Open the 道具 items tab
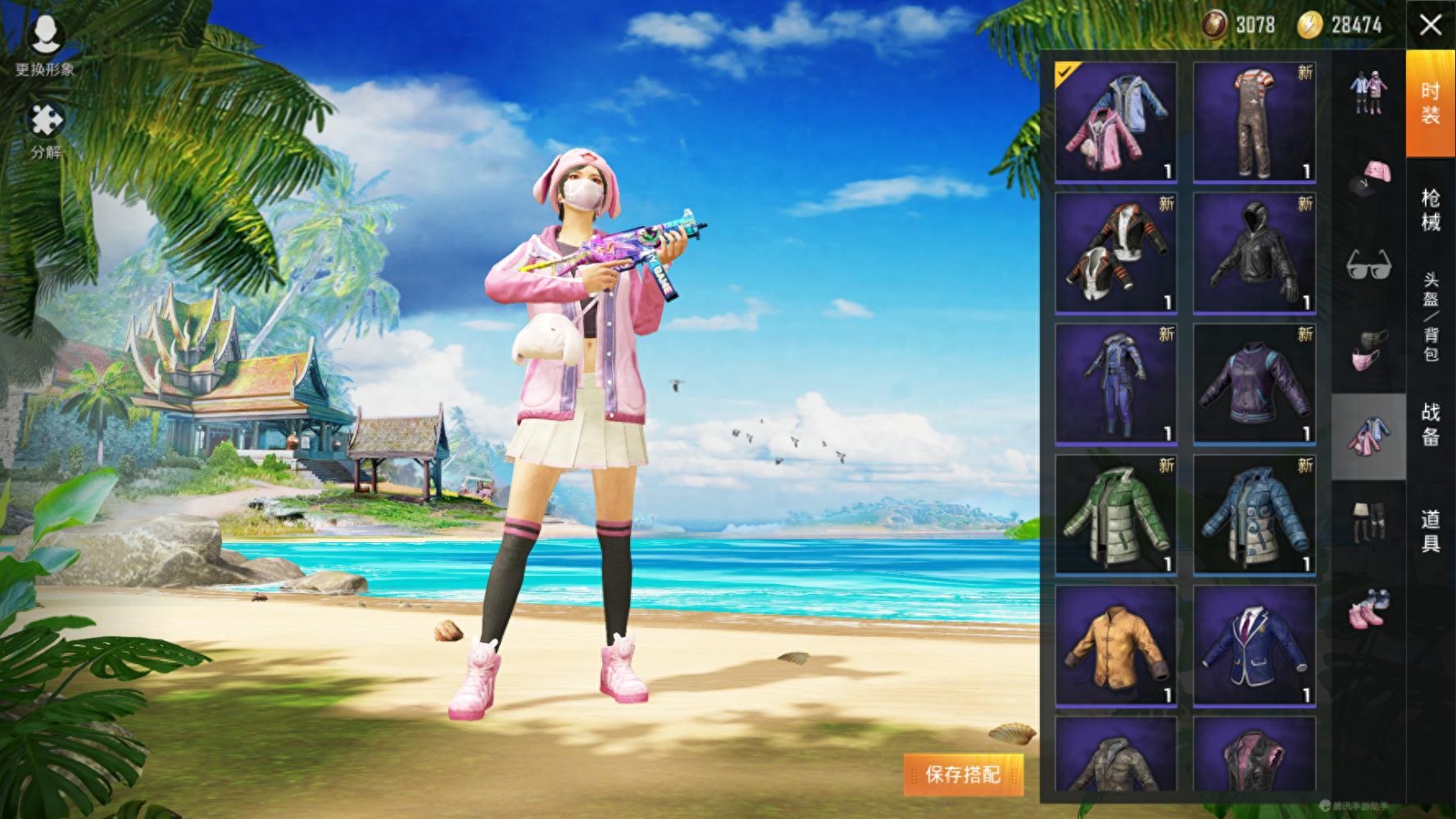 1431,531
